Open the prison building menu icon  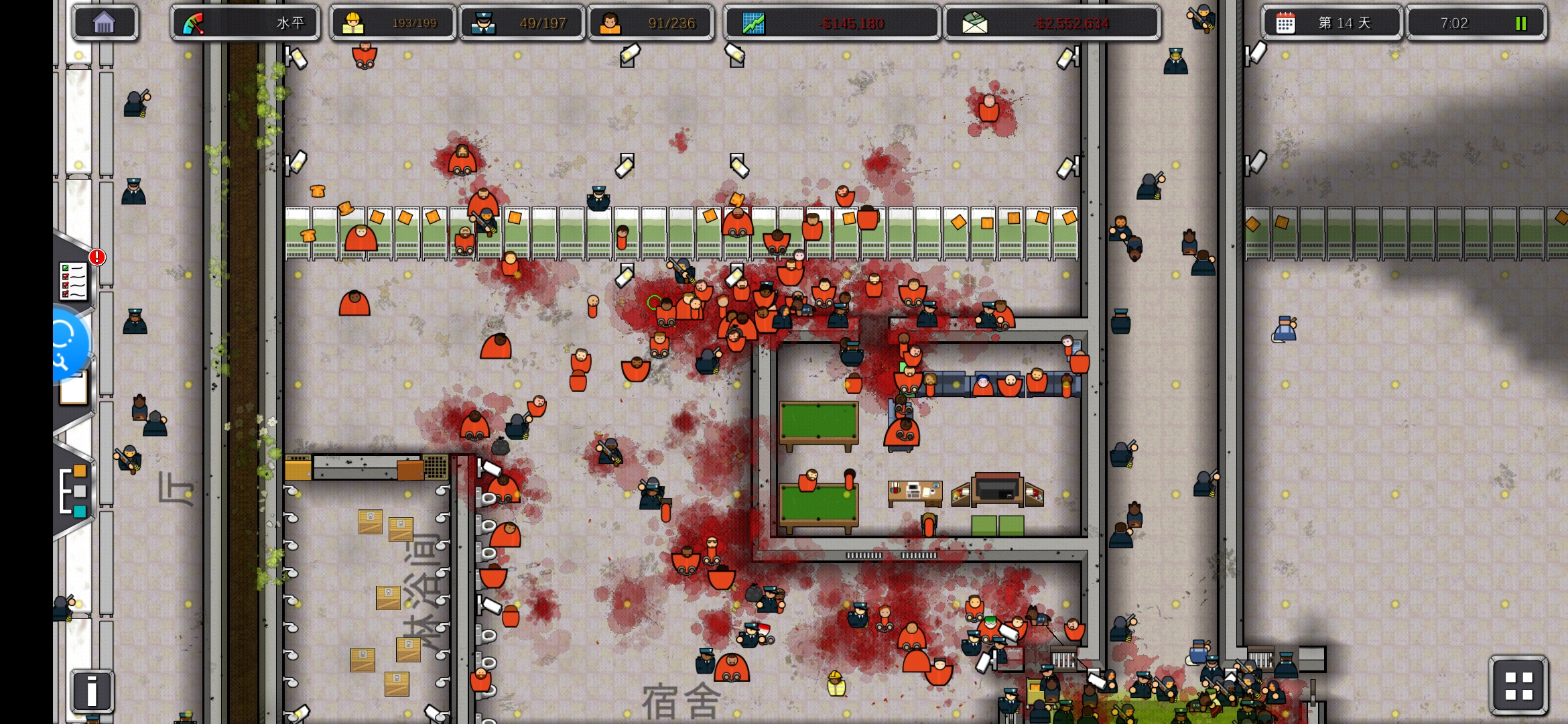pos(105,23)
